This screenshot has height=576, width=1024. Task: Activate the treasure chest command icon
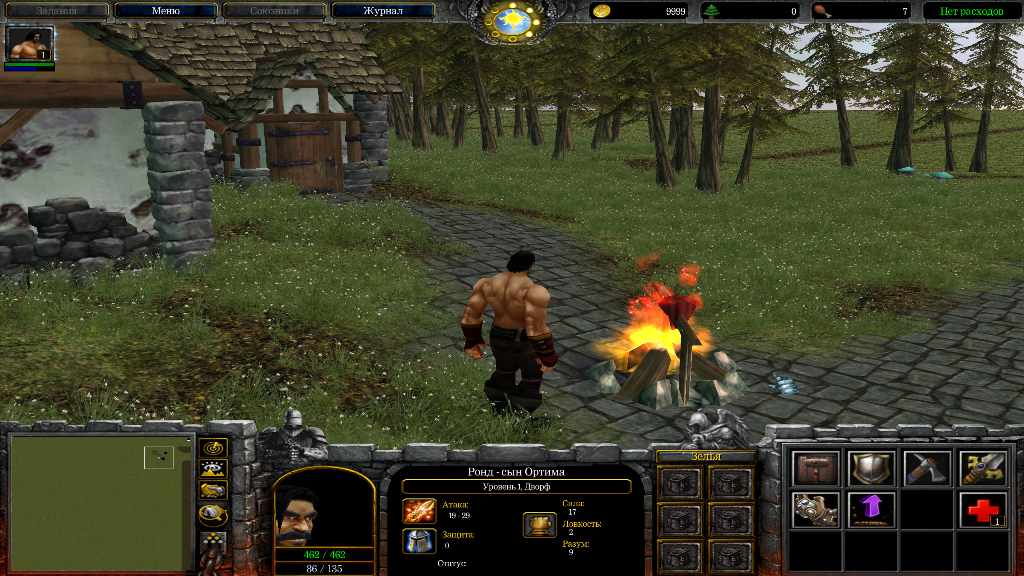[816, 468]
